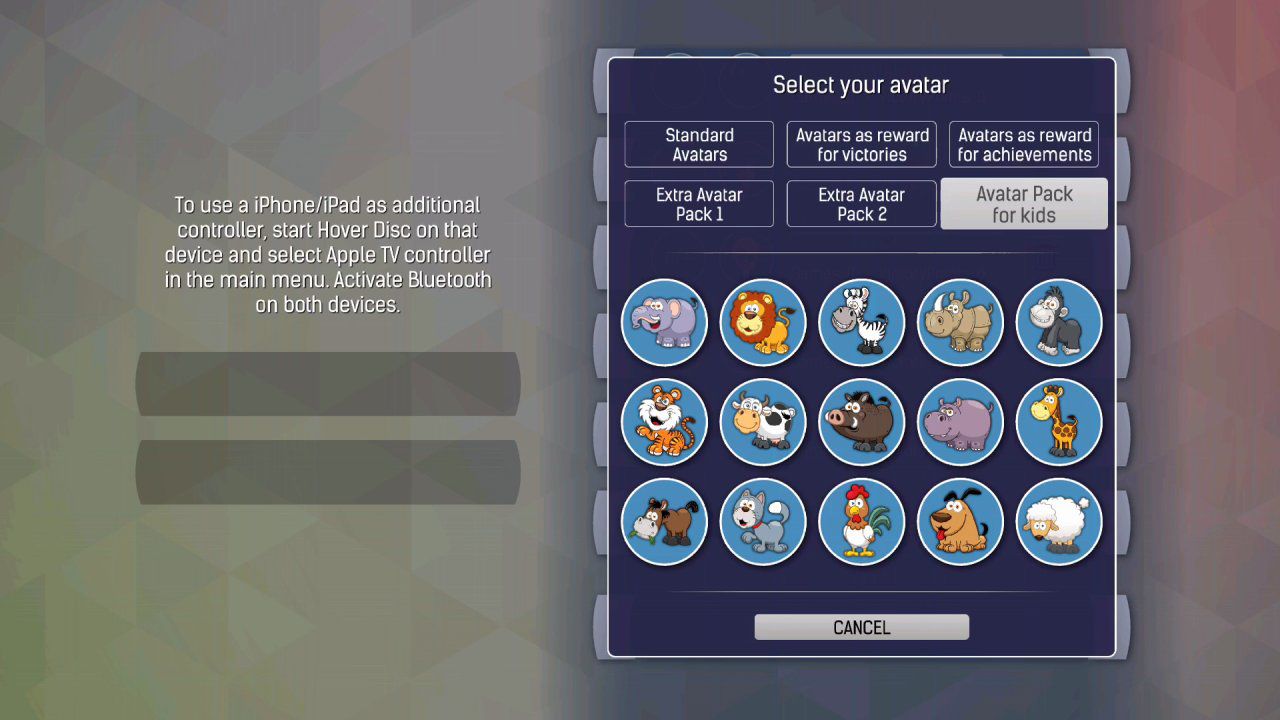Screen dimensions: 1280x720
Task: Choose the brown dog avatar
Action: pos(960,521)
